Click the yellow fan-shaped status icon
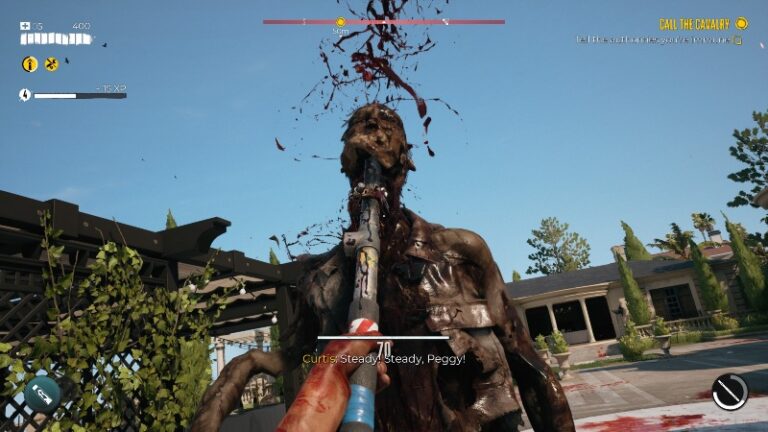Screen dimensions: 768x432 click(x=52, y=64)
